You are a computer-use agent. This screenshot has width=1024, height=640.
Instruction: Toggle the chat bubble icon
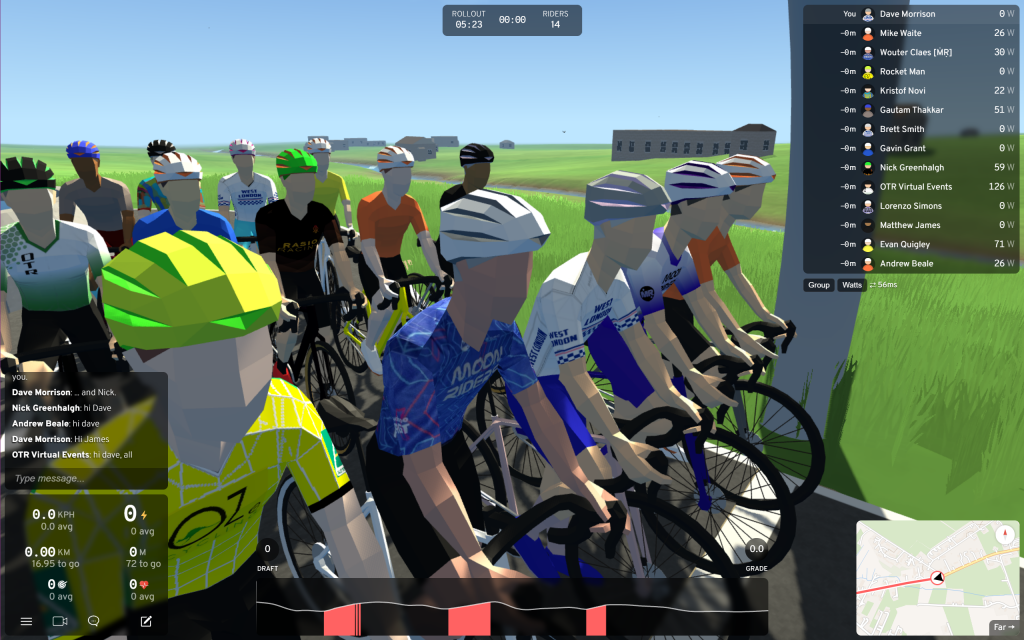click(94, 621)
